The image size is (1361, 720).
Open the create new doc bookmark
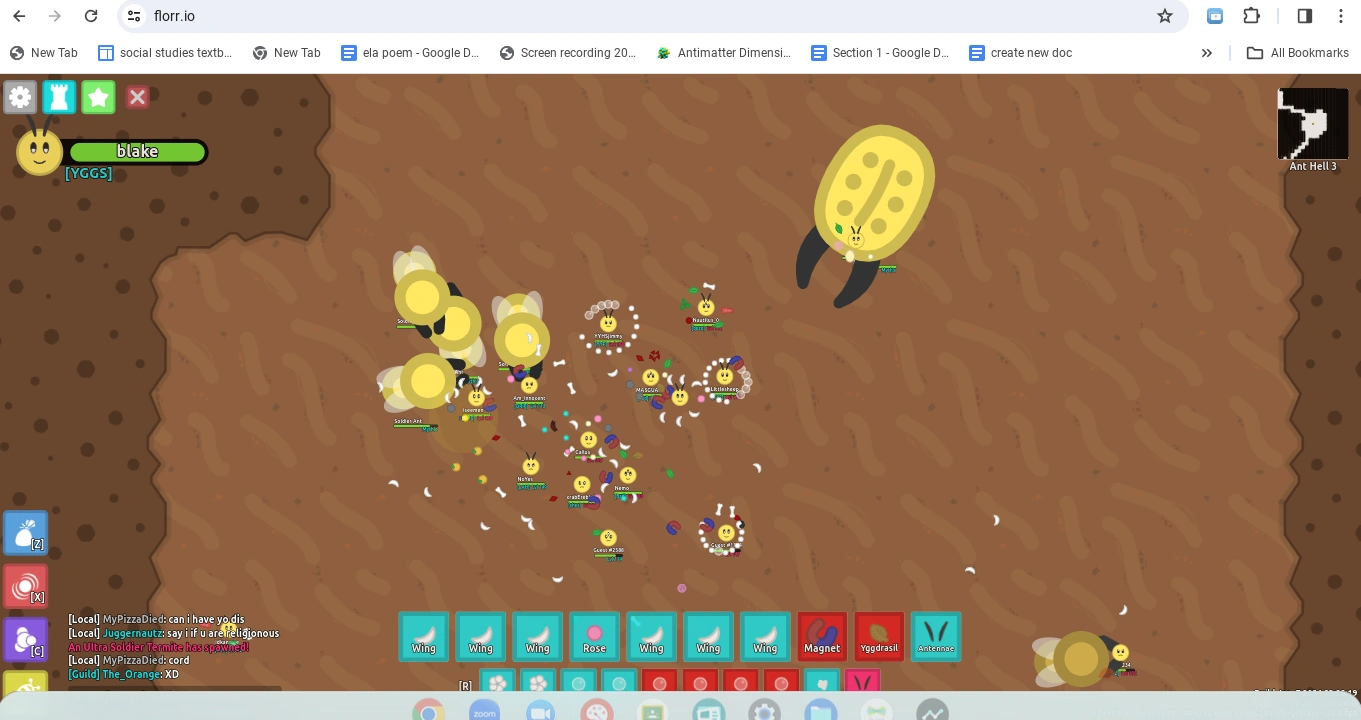point(1020,53)
